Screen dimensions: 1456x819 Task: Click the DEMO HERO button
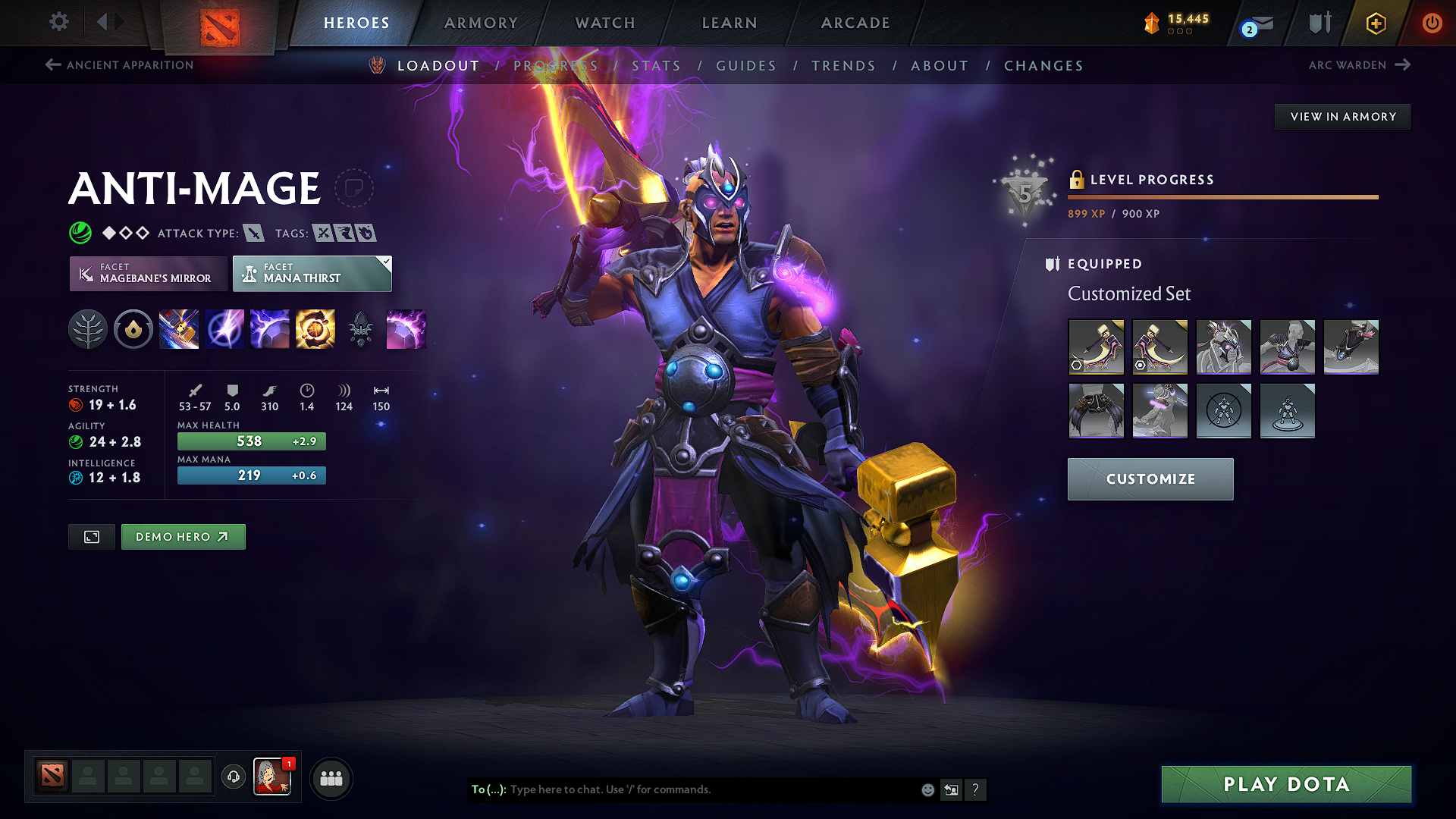click(x=183, y=536)
